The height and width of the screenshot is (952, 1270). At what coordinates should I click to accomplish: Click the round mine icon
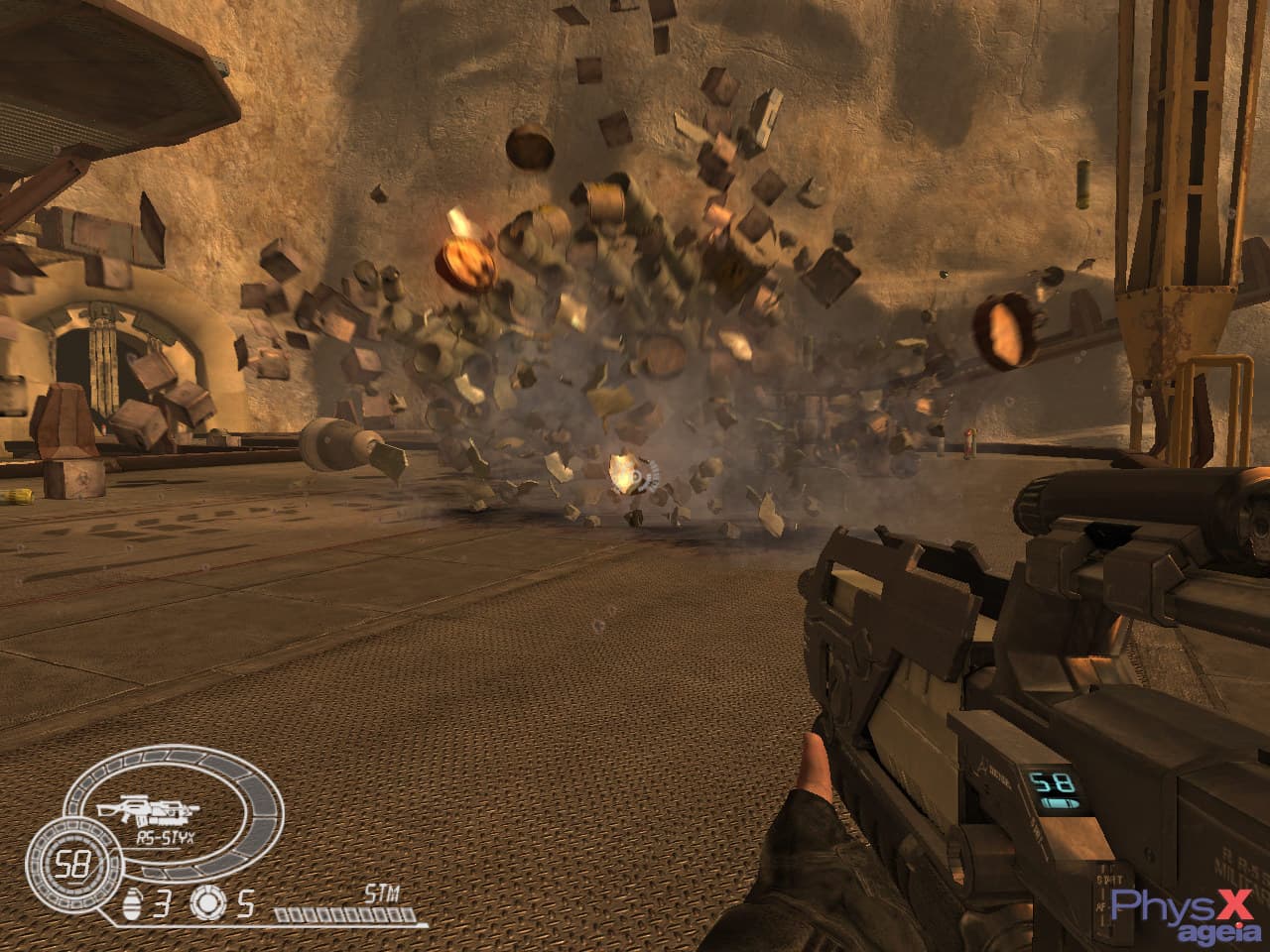click(206, 904)
